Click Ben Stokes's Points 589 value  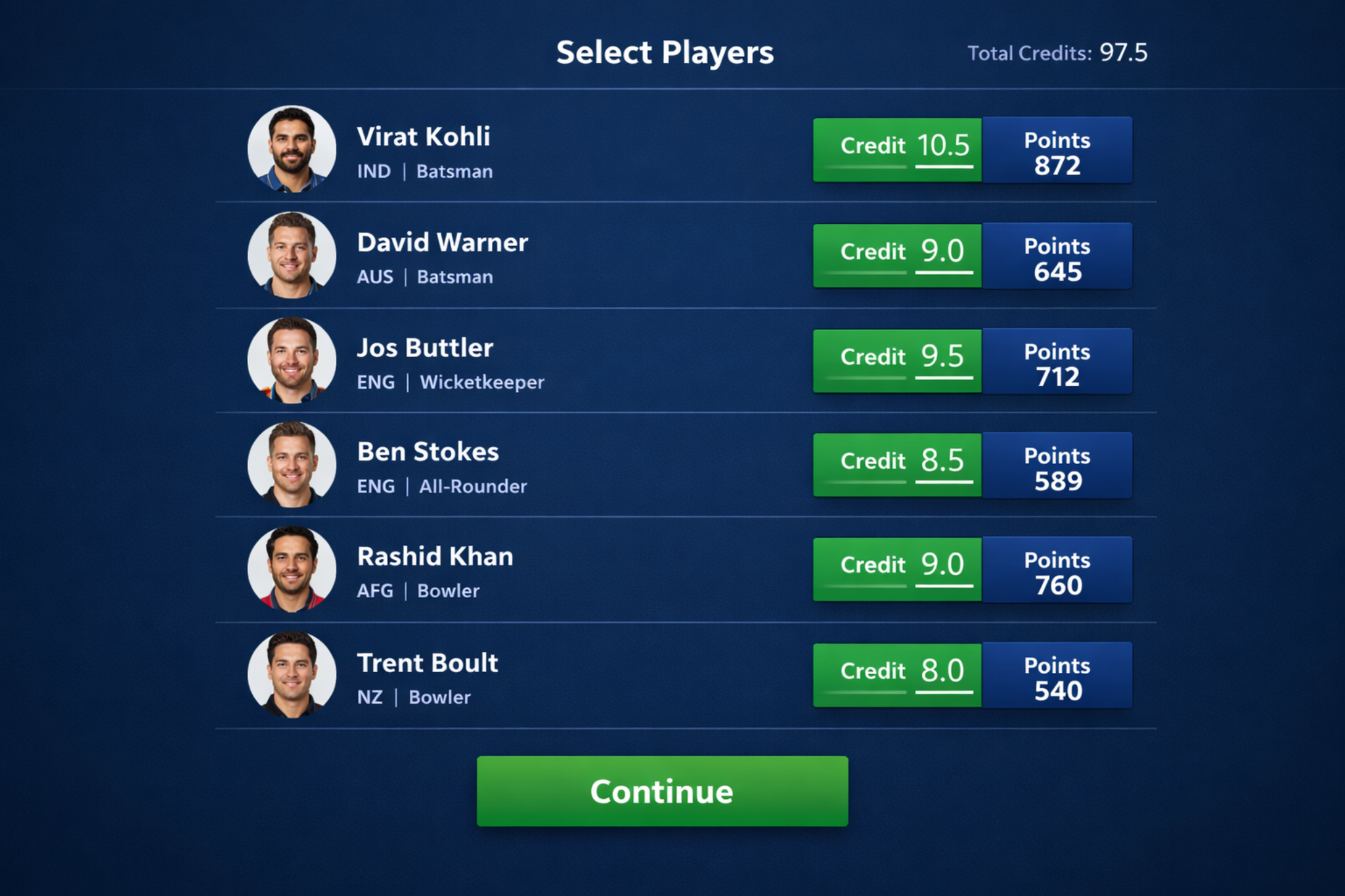(1057, 481)
